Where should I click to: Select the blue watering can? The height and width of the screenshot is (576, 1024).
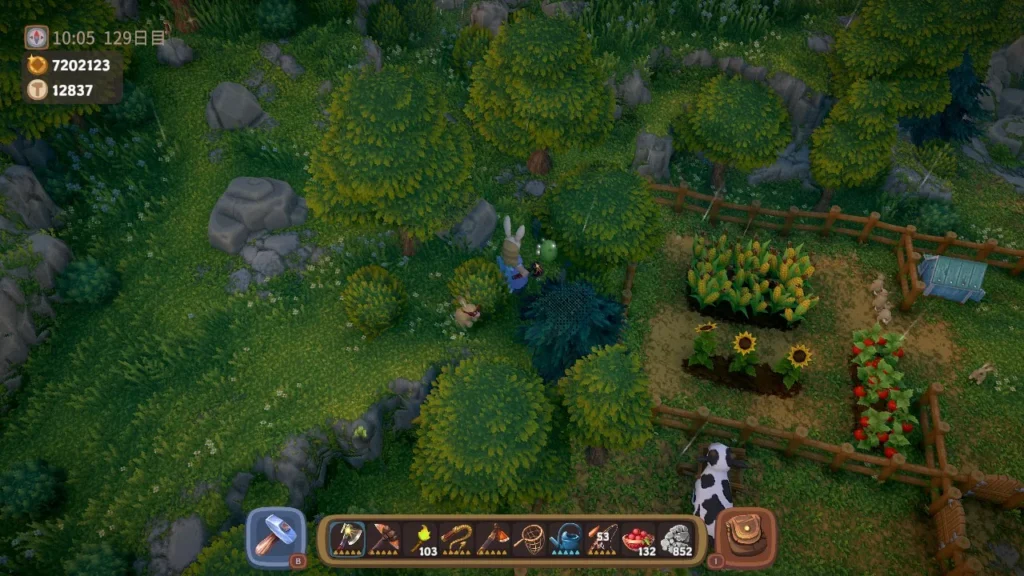click(566, 539)
